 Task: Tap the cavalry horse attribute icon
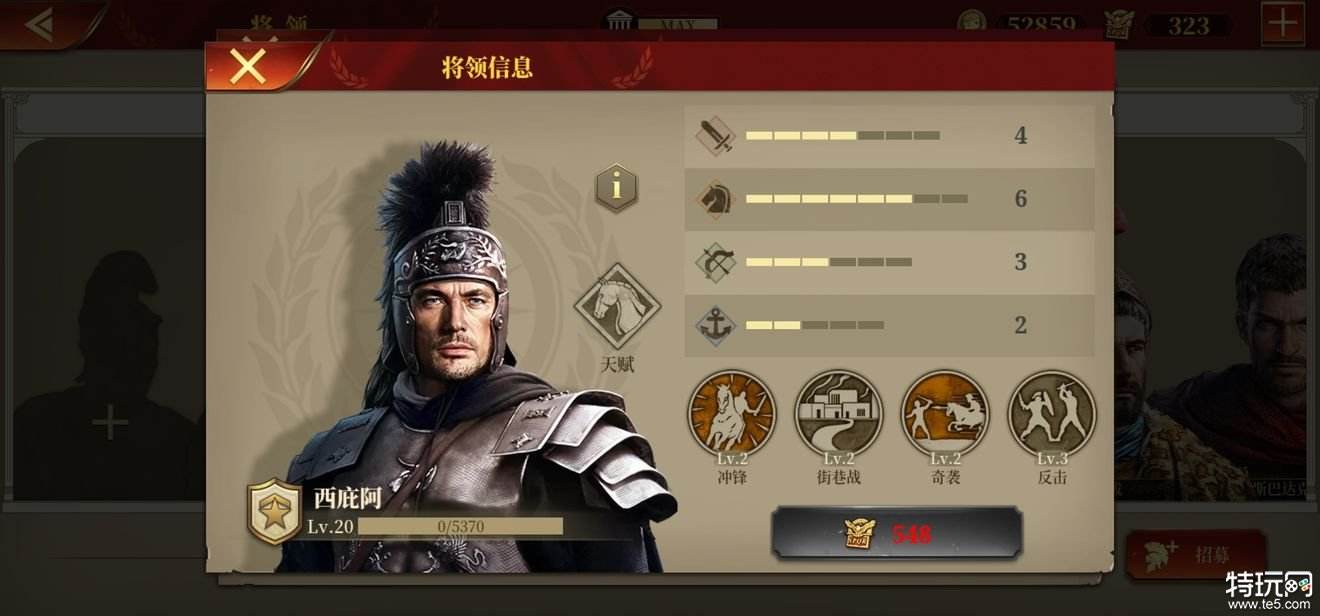[716, 199]
